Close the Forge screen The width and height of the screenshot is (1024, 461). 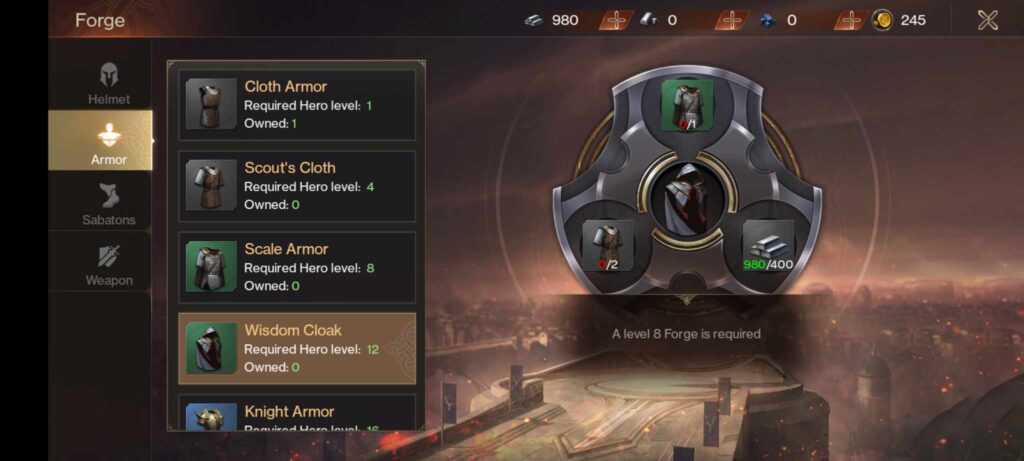987,20
